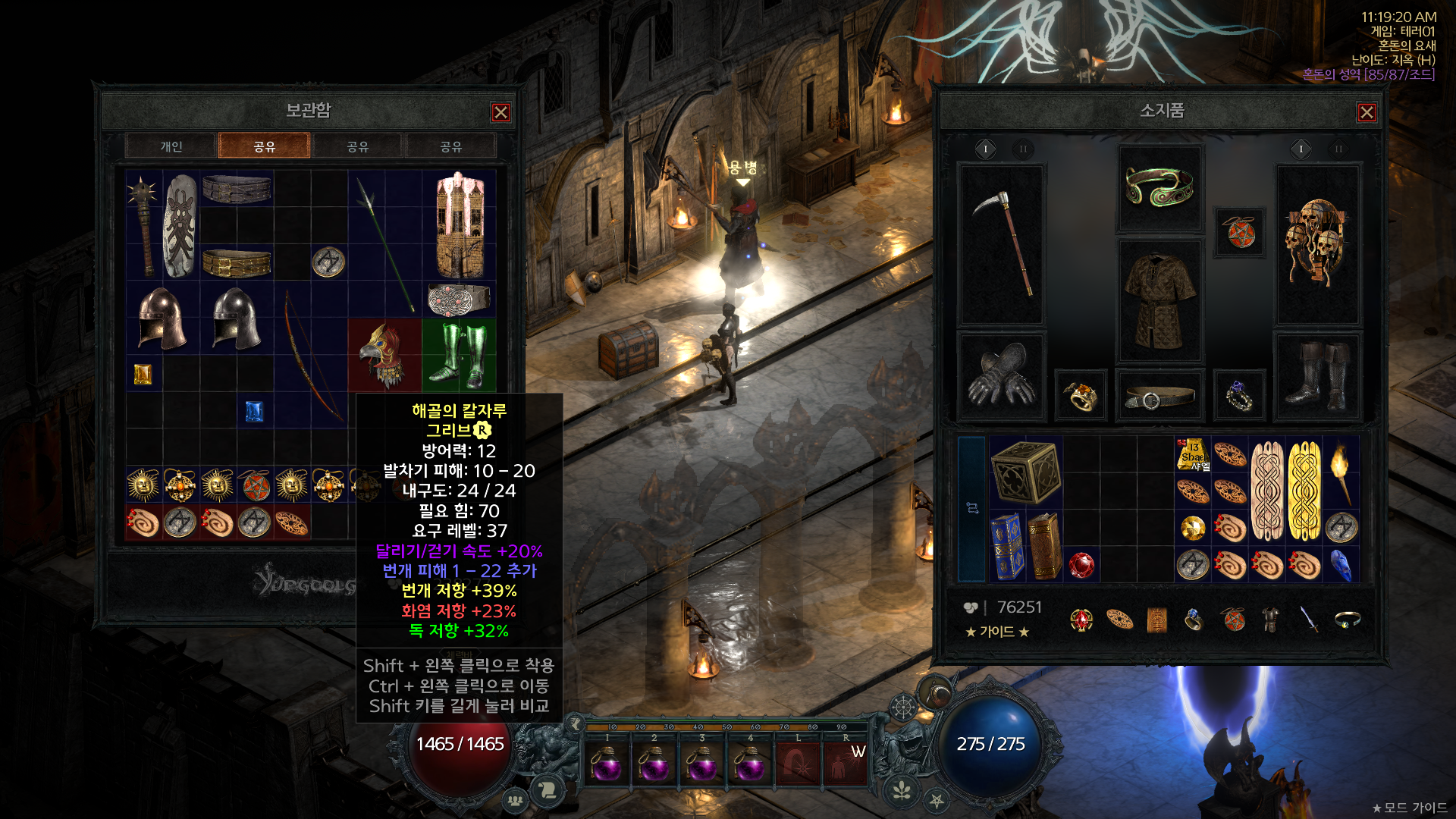1456x819 pixels.
Task: Select the equipped skull shield slot
Action: 1318,243
